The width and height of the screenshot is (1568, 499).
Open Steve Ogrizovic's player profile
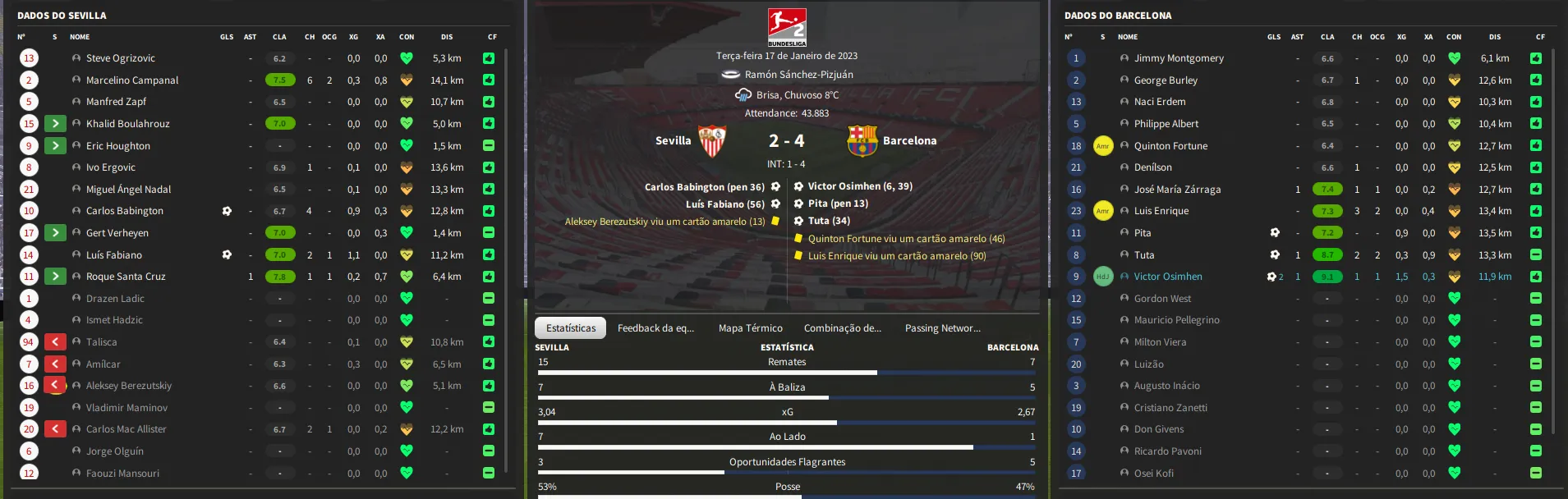[120, 58]
